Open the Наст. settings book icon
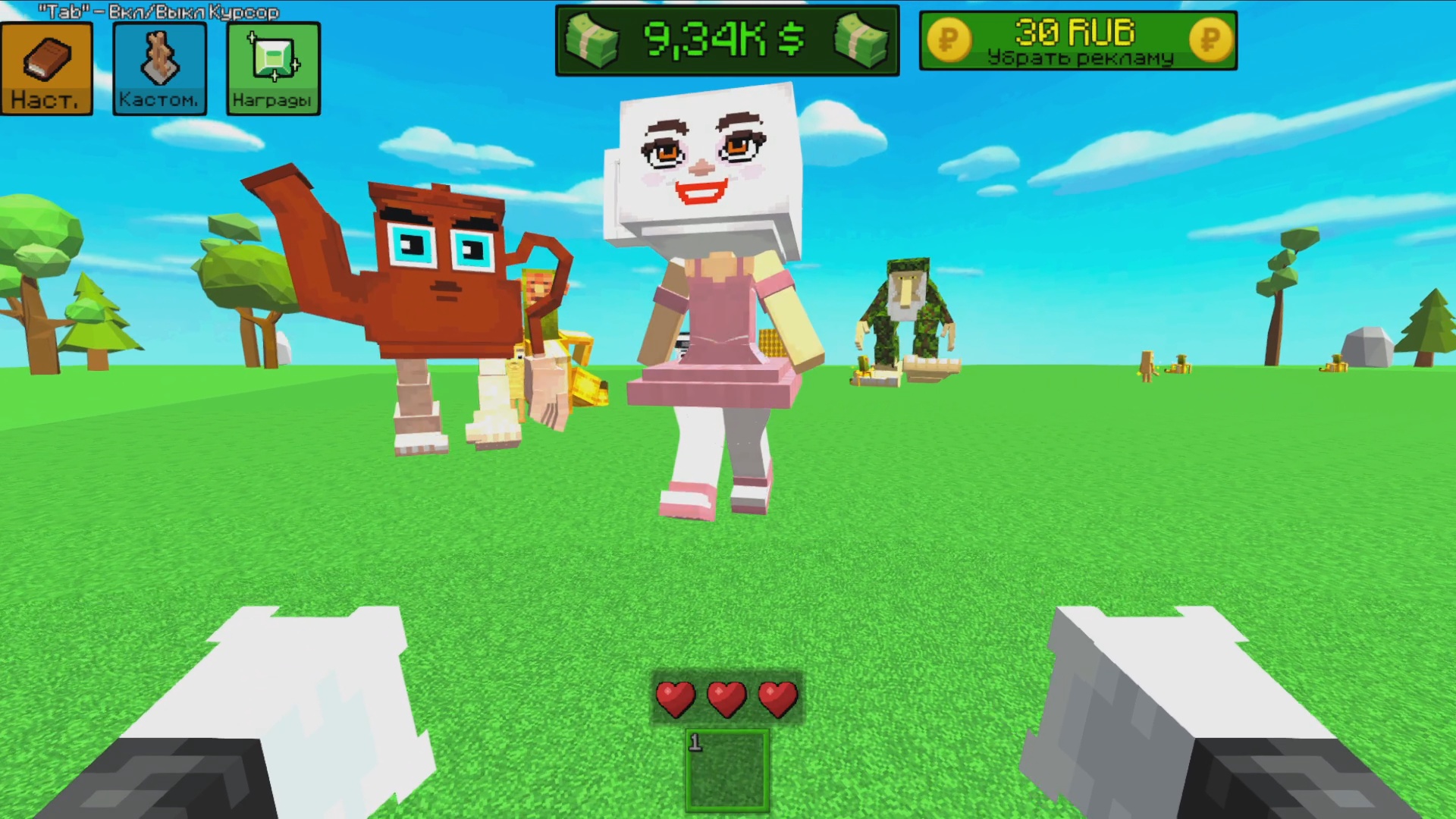Viewport: 1456px width, 819px height. tap(46, 68)
